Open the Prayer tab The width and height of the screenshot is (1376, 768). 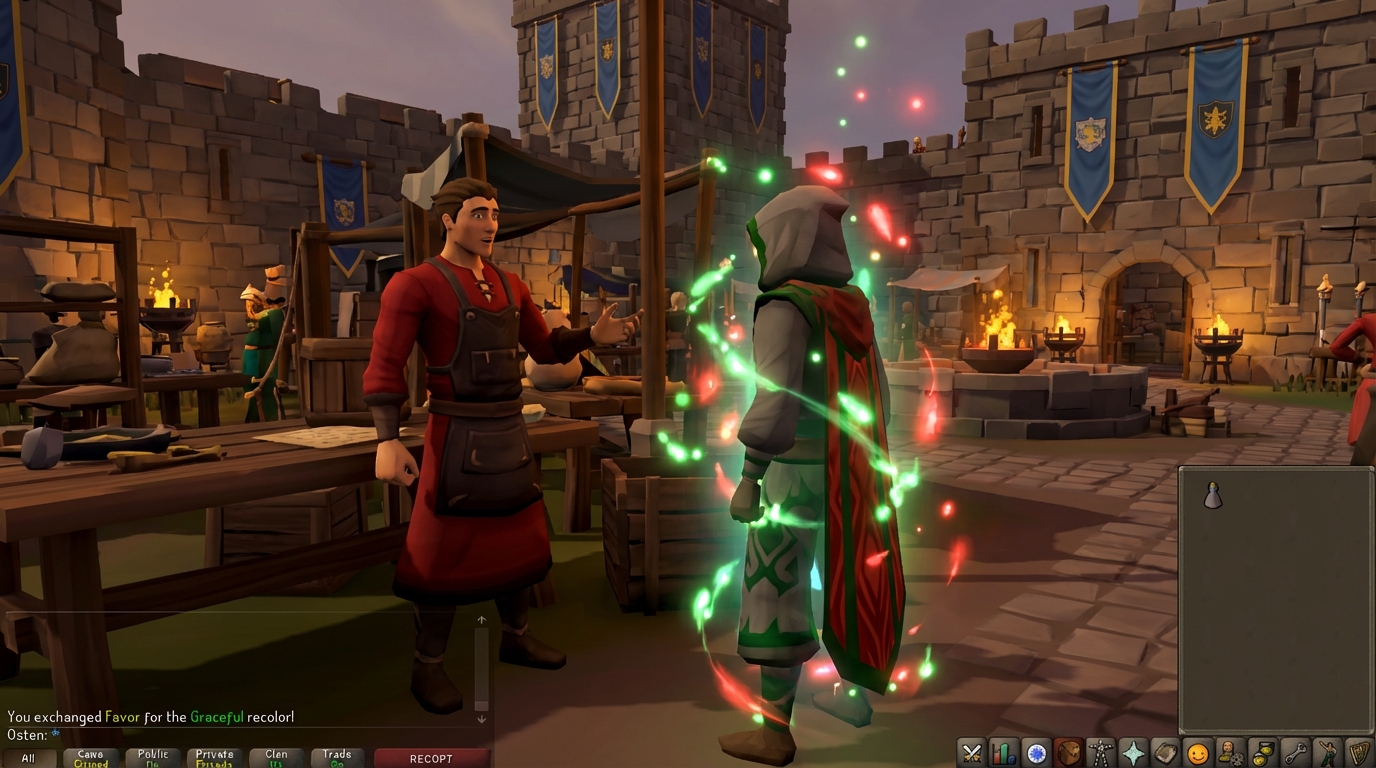click(1133, 755)
